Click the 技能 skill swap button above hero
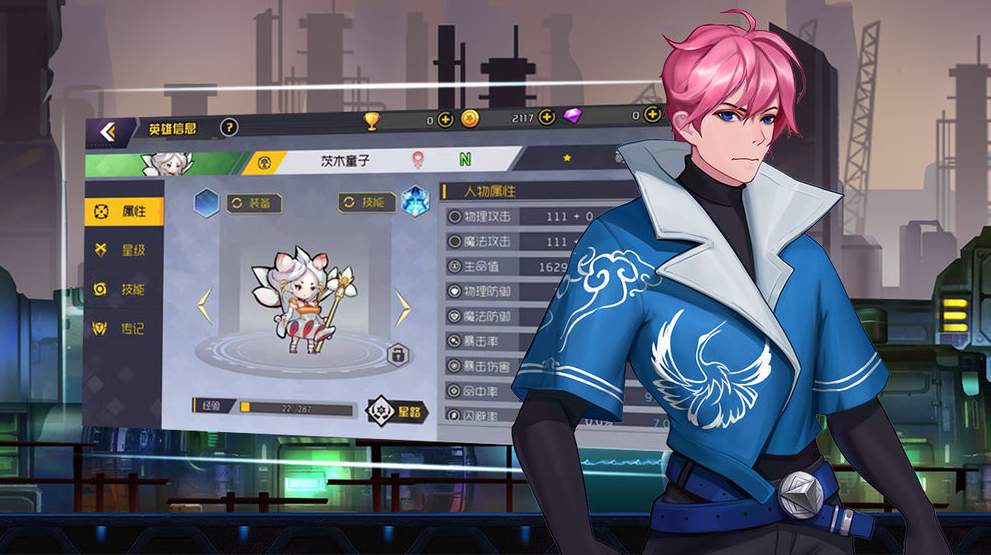 coord(367,202)
